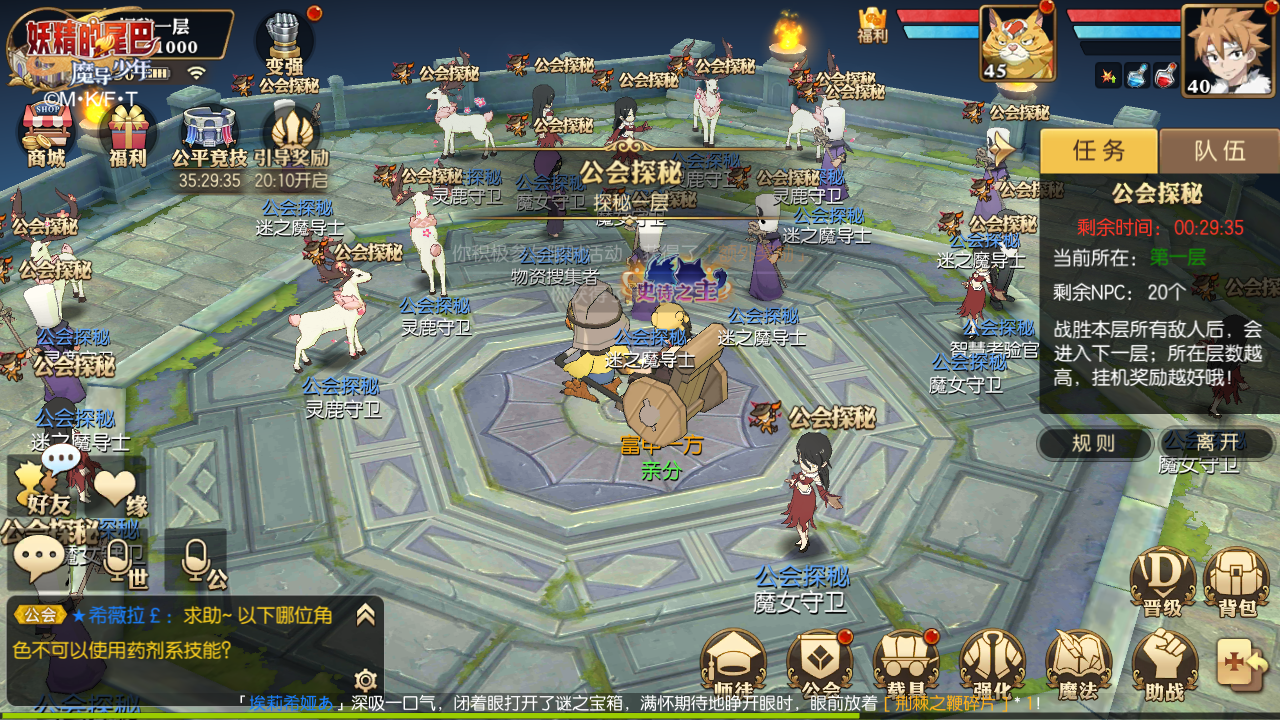Viewport: 1280px width, 720px height.
Task: Switch to the 任务 tab
Action: pos(1099,151)
